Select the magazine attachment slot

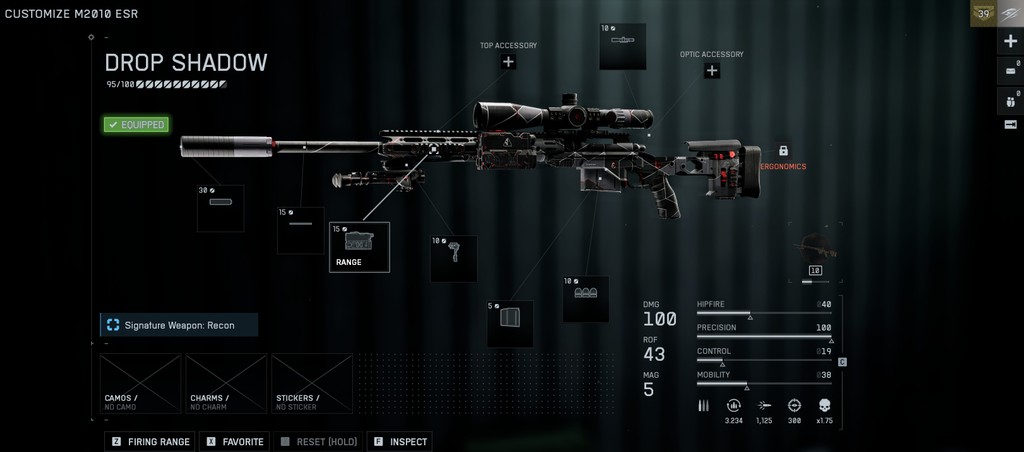510,323
